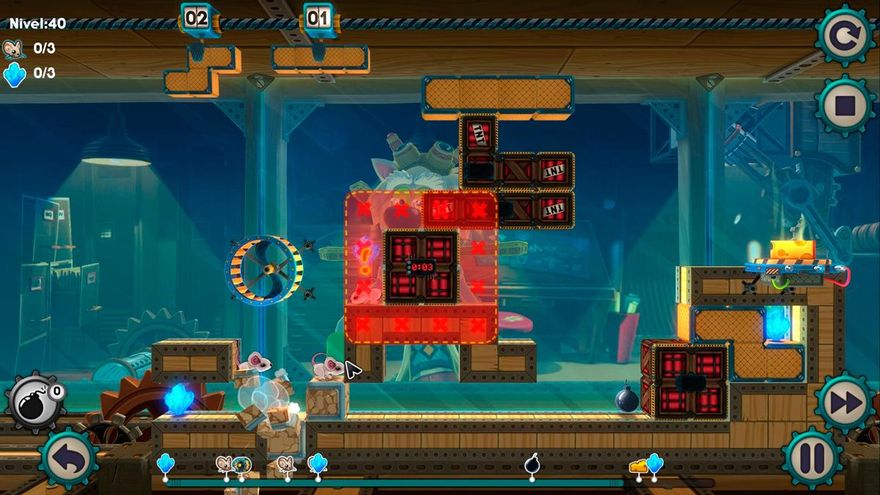This screenshot has width=880, height=495.
Task: Restart the level with the circular arrow button
Action: 845,37
